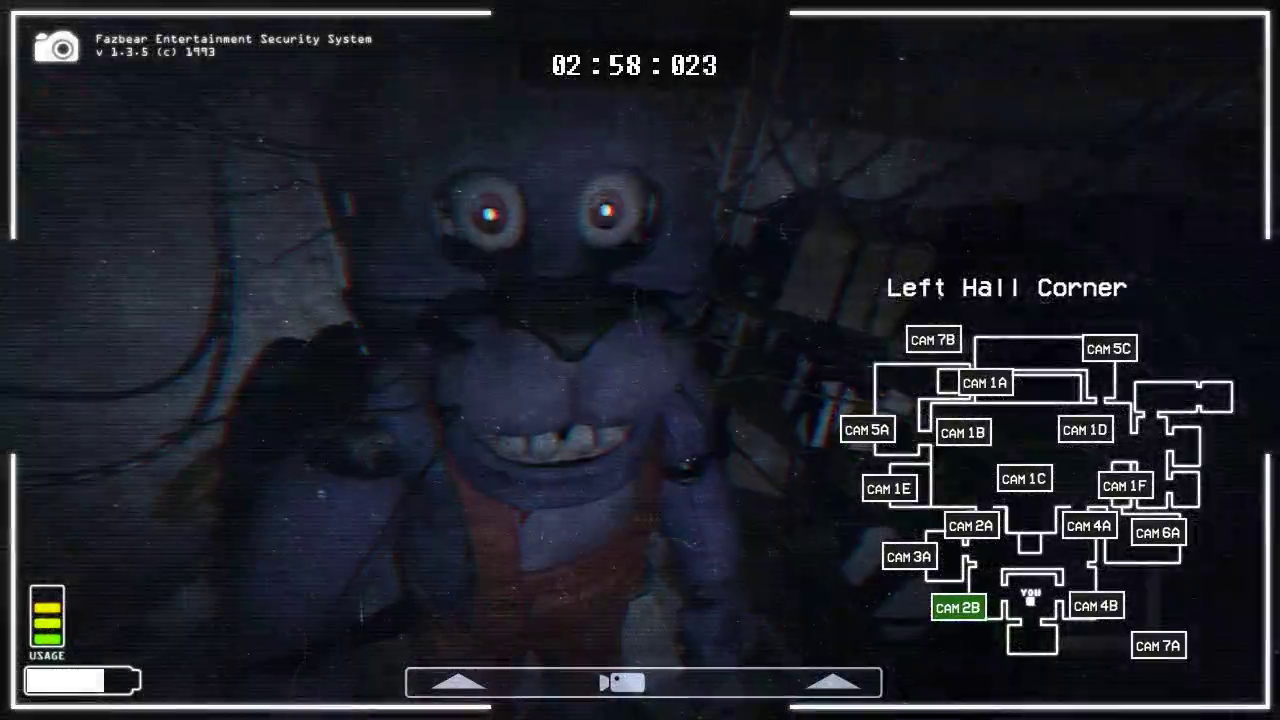Click the Fazbear Security System camera logo icon
Screen dimensions: 1280x720
click(55, 46)
